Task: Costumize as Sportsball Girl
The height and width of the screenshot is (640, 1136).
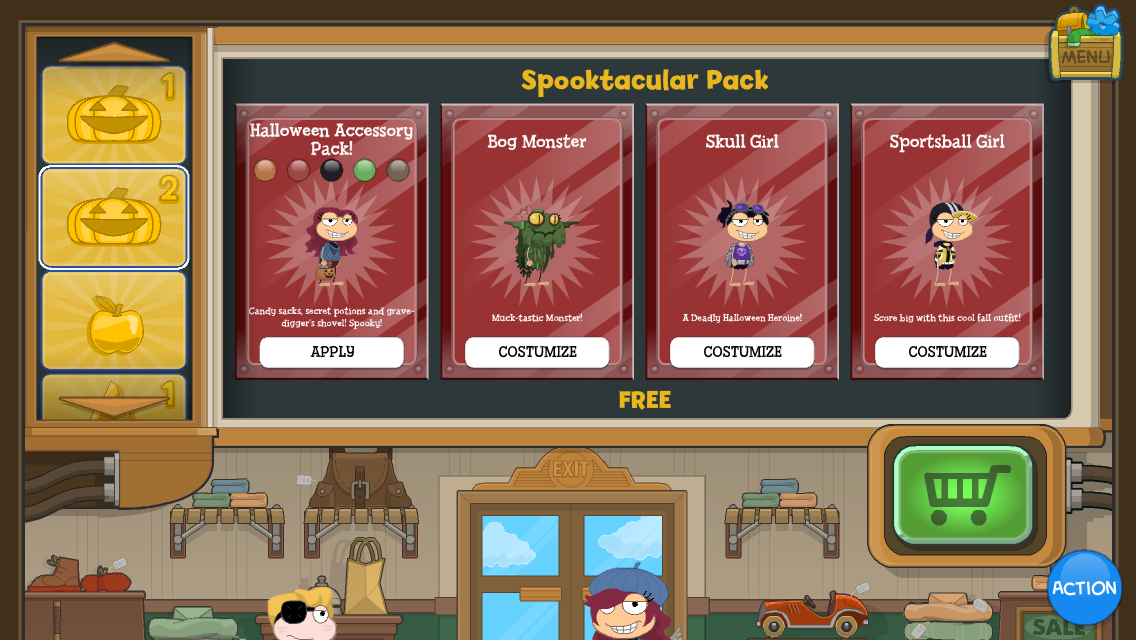Action: coord(947,352)
